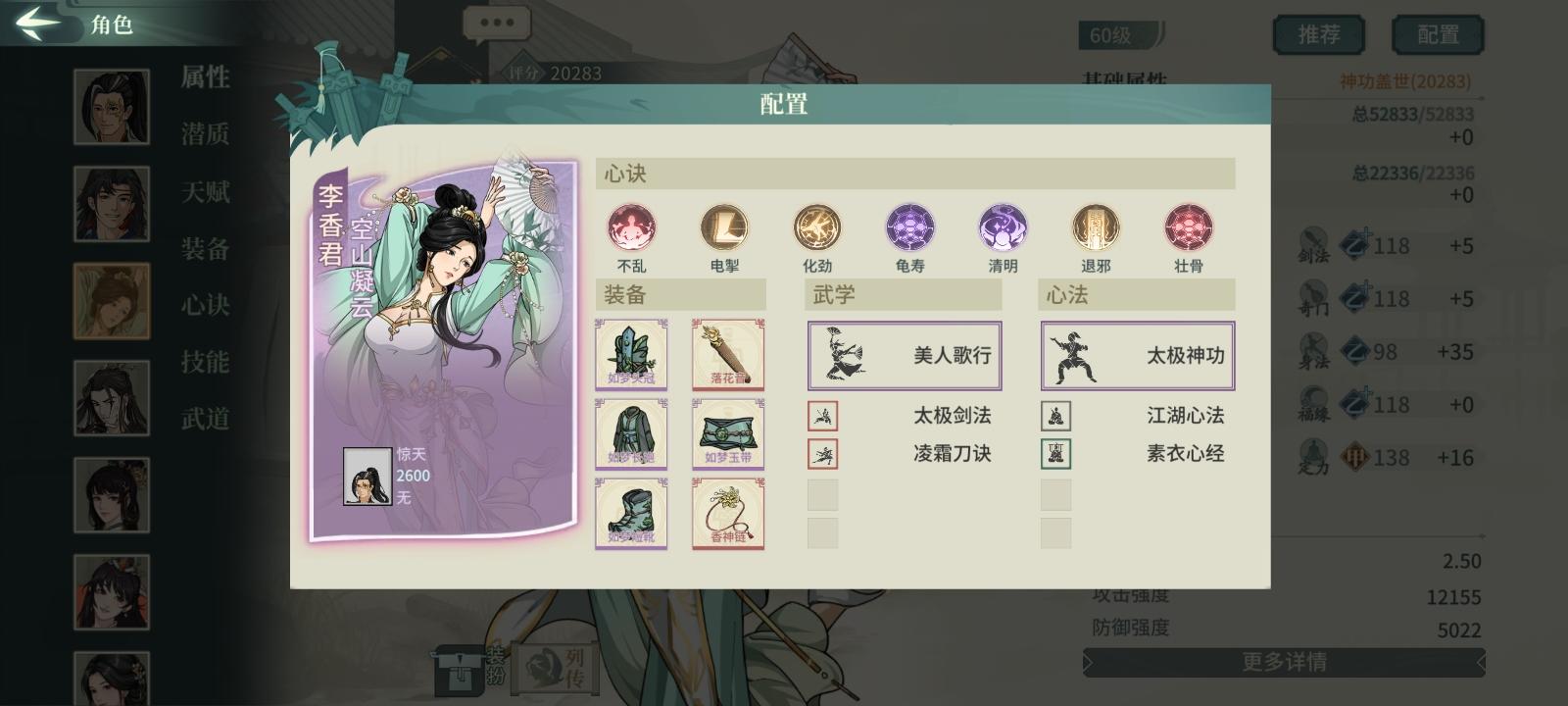This screenshot has width=1568, height=706.
Task: Select the 龟寿 heart technique icon
Action: click(909, 227)
